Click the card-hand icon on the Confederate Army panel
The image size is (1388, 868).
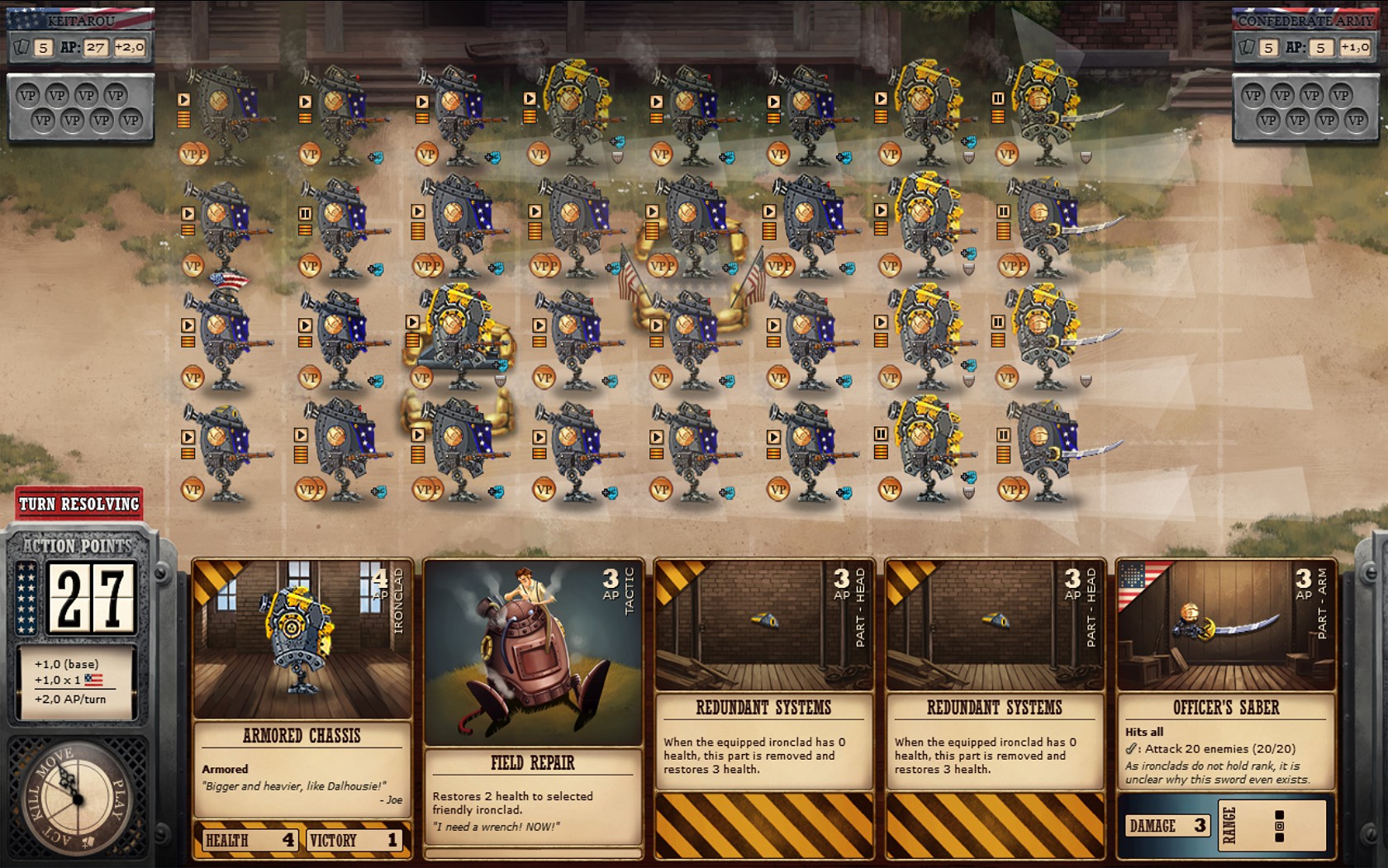1248,47
